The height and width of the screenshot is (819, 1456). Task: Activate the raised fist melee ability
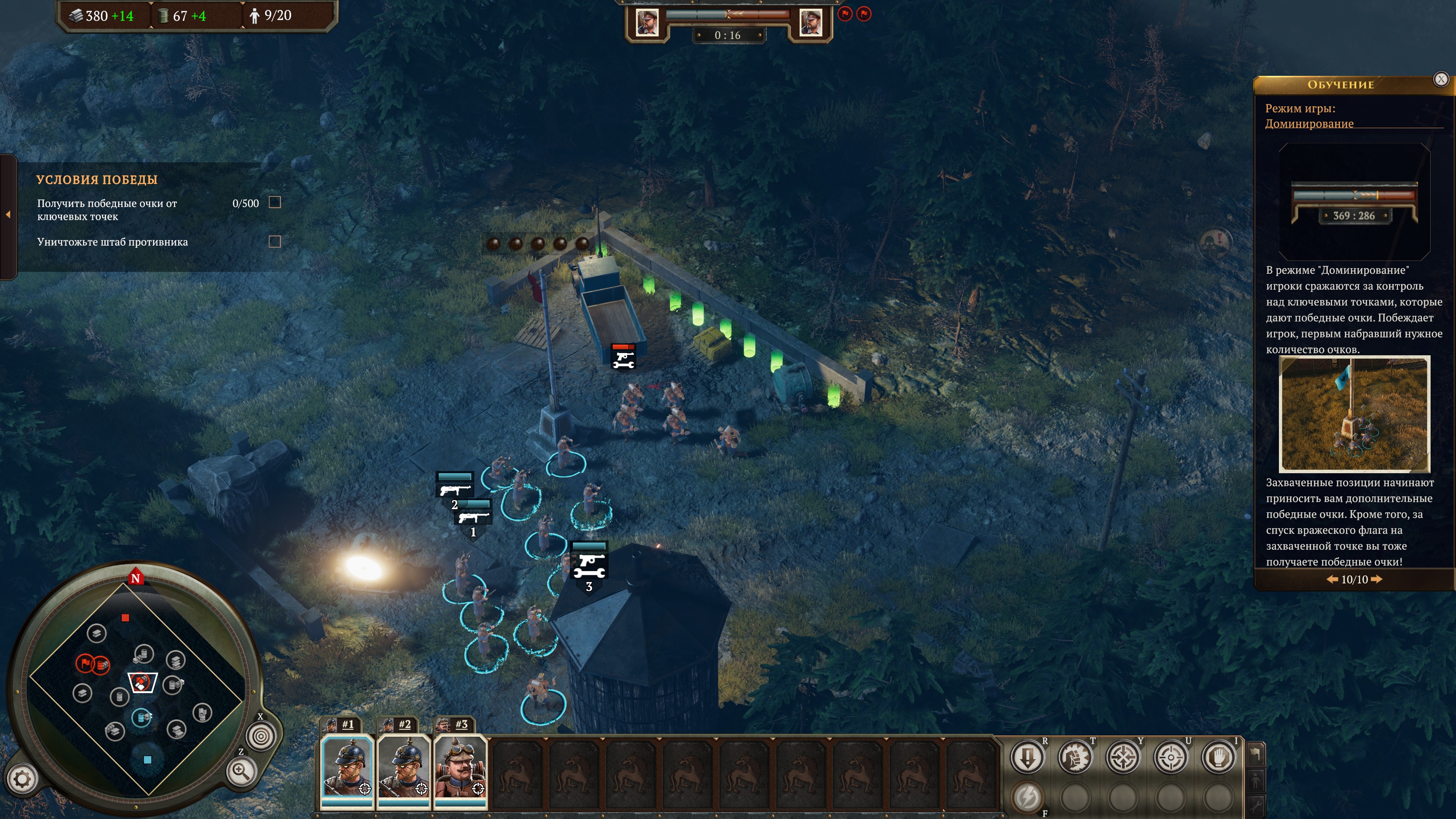coord(1075,757)
